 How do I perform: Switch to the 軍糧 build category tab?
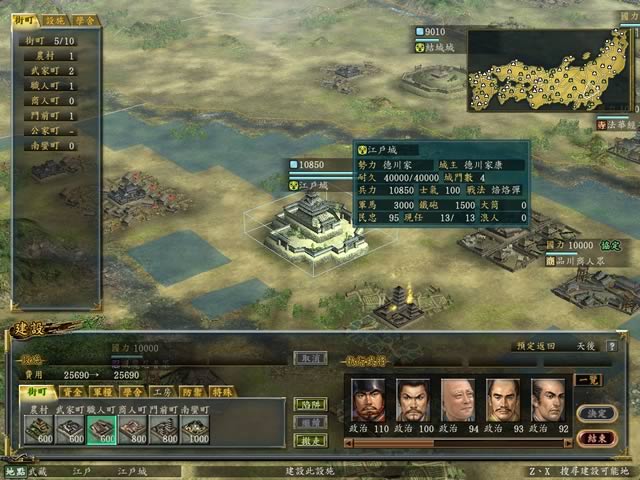pos(102,393)
